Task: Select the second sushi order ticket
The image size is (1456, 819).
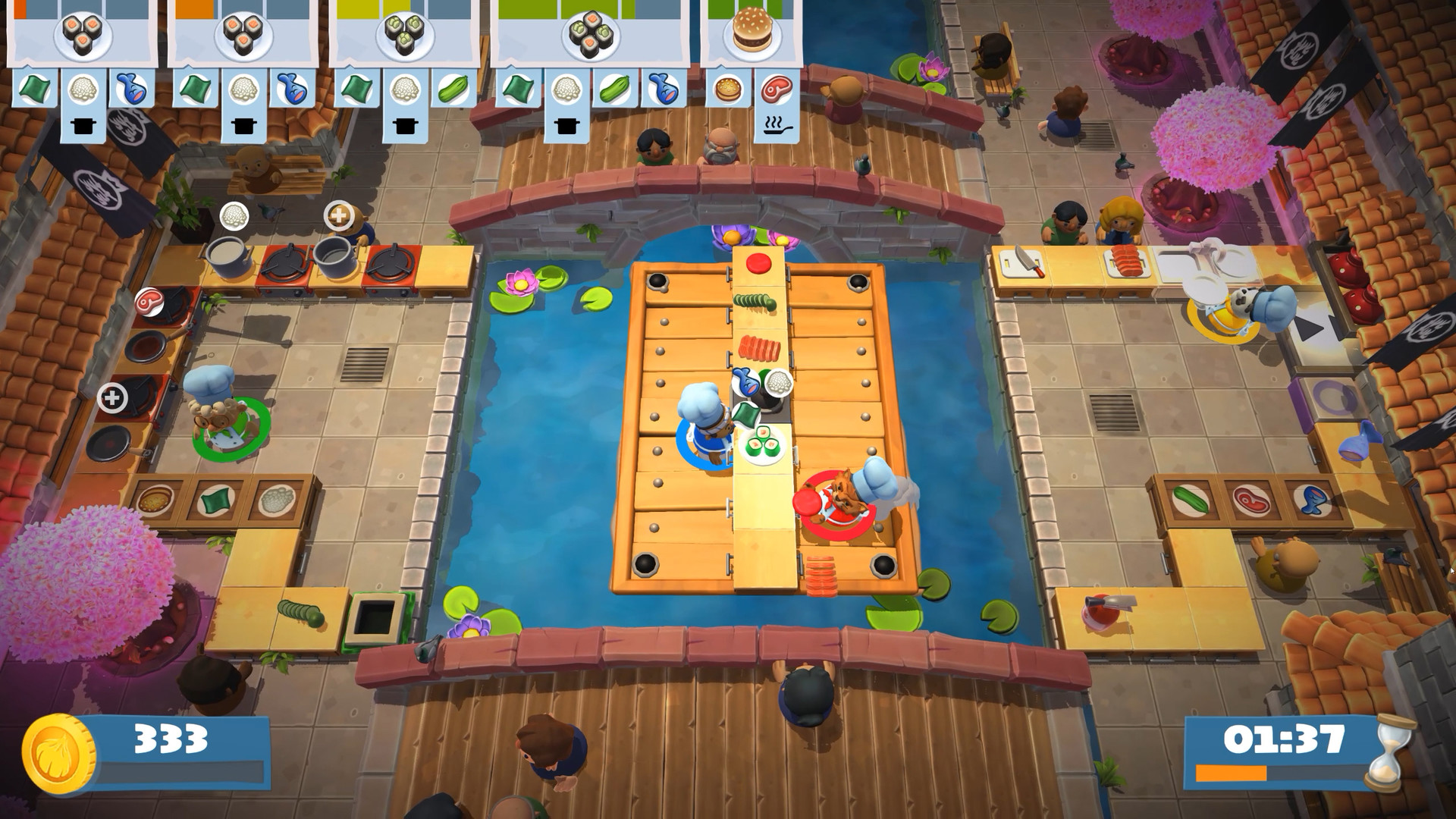Action: [241, 34]
